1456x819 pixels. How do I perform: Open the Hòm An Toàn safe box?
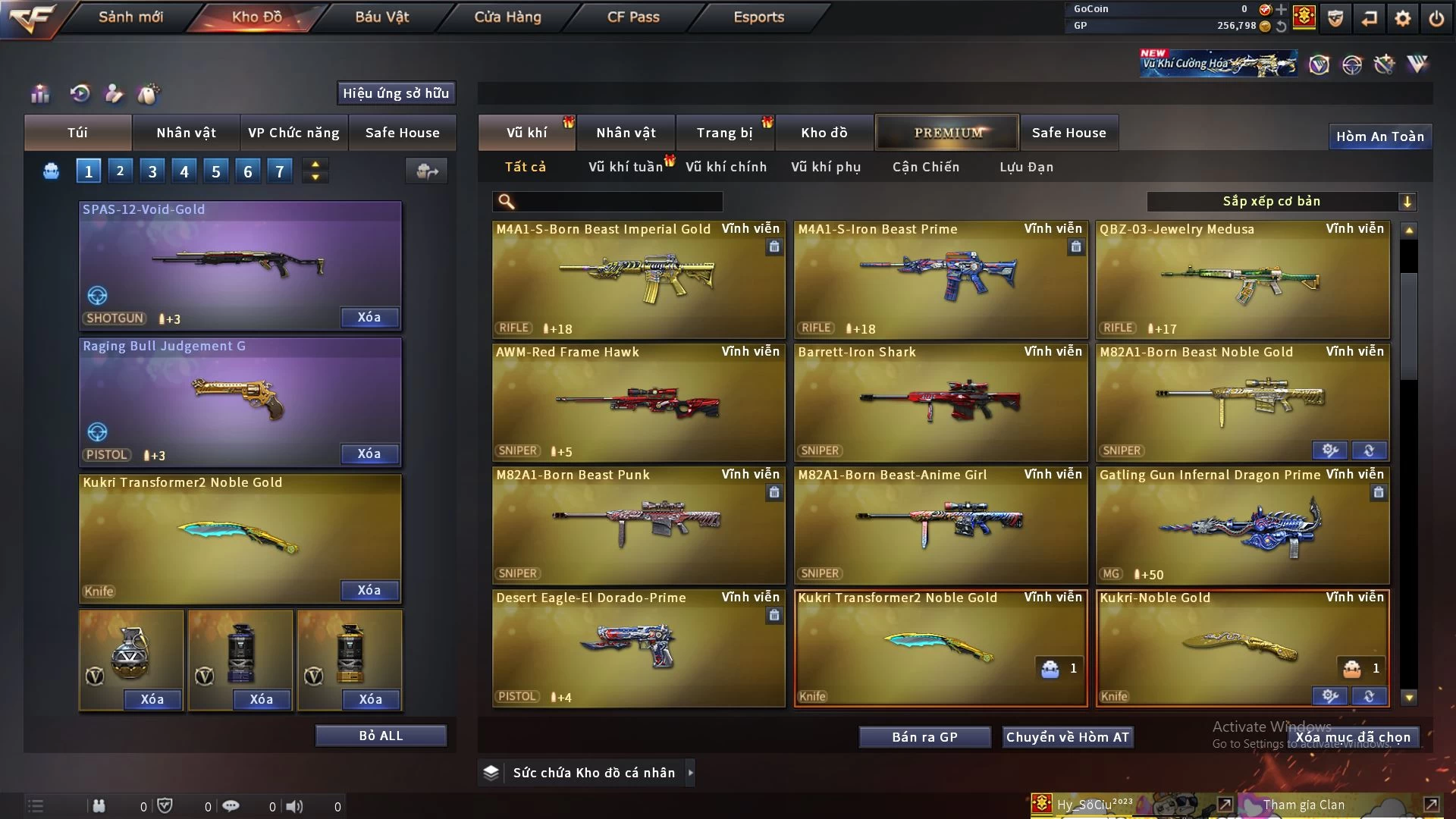click(x=1379, y=136)
